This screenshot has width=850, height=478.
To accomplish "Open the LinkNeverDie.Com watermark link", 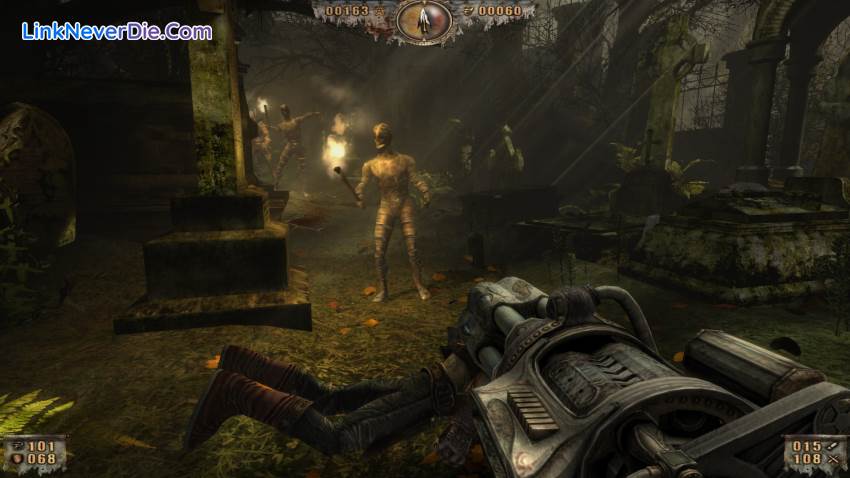I will [x=117, y=31].
